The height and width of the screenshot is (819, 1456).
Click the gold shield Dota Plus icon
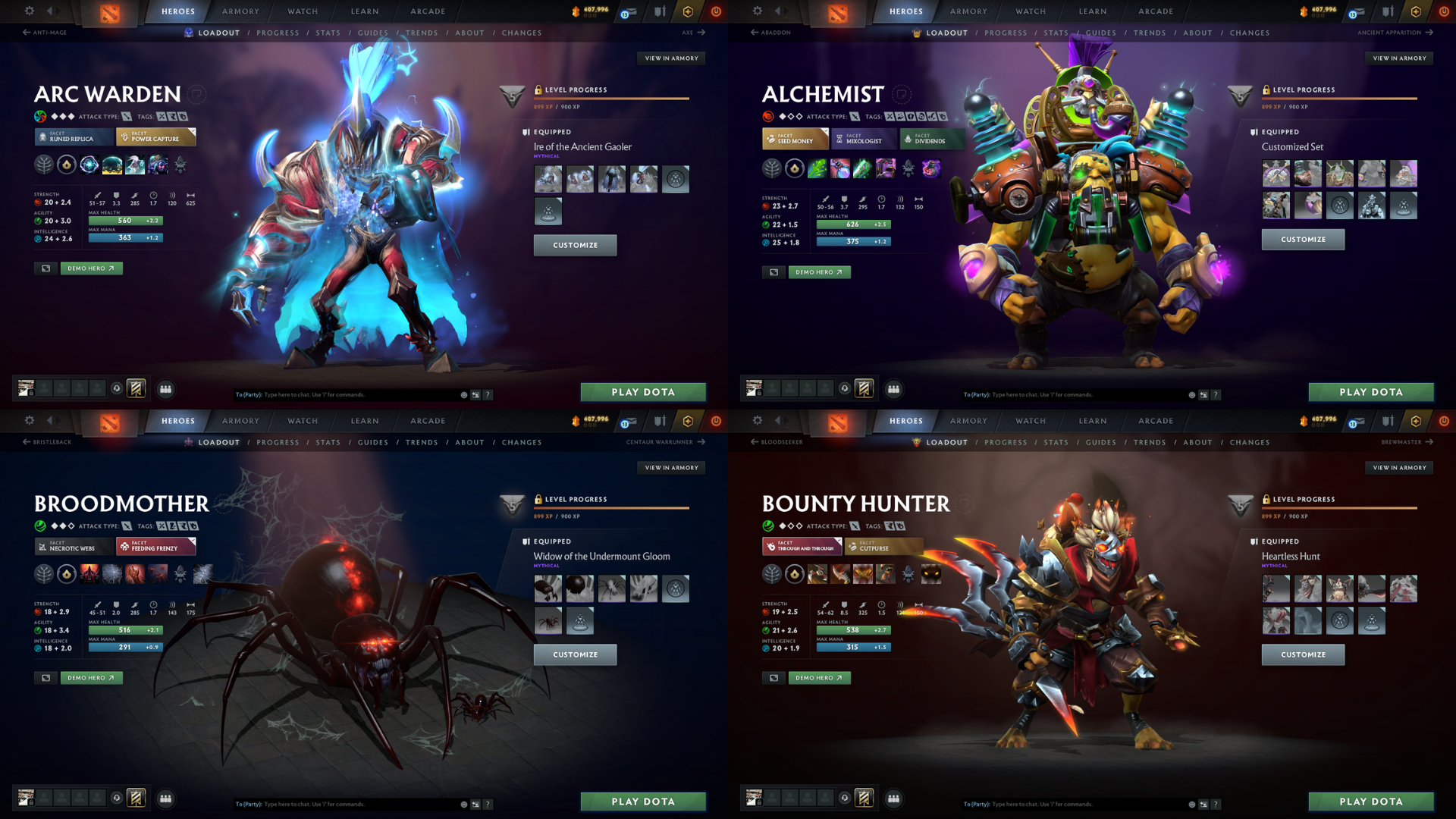[687, 11]
